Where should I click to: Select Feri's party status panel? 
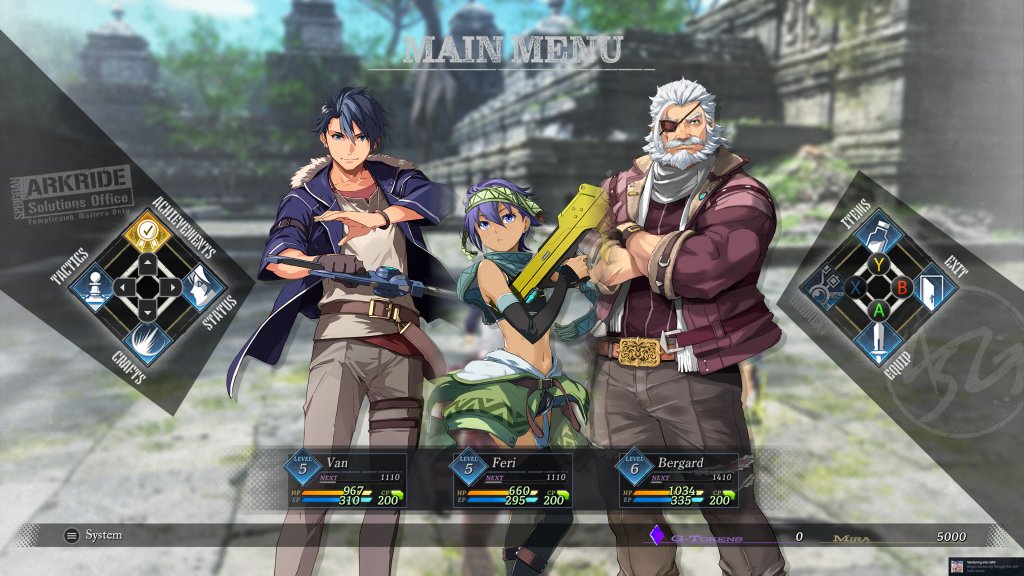(510, 481)
